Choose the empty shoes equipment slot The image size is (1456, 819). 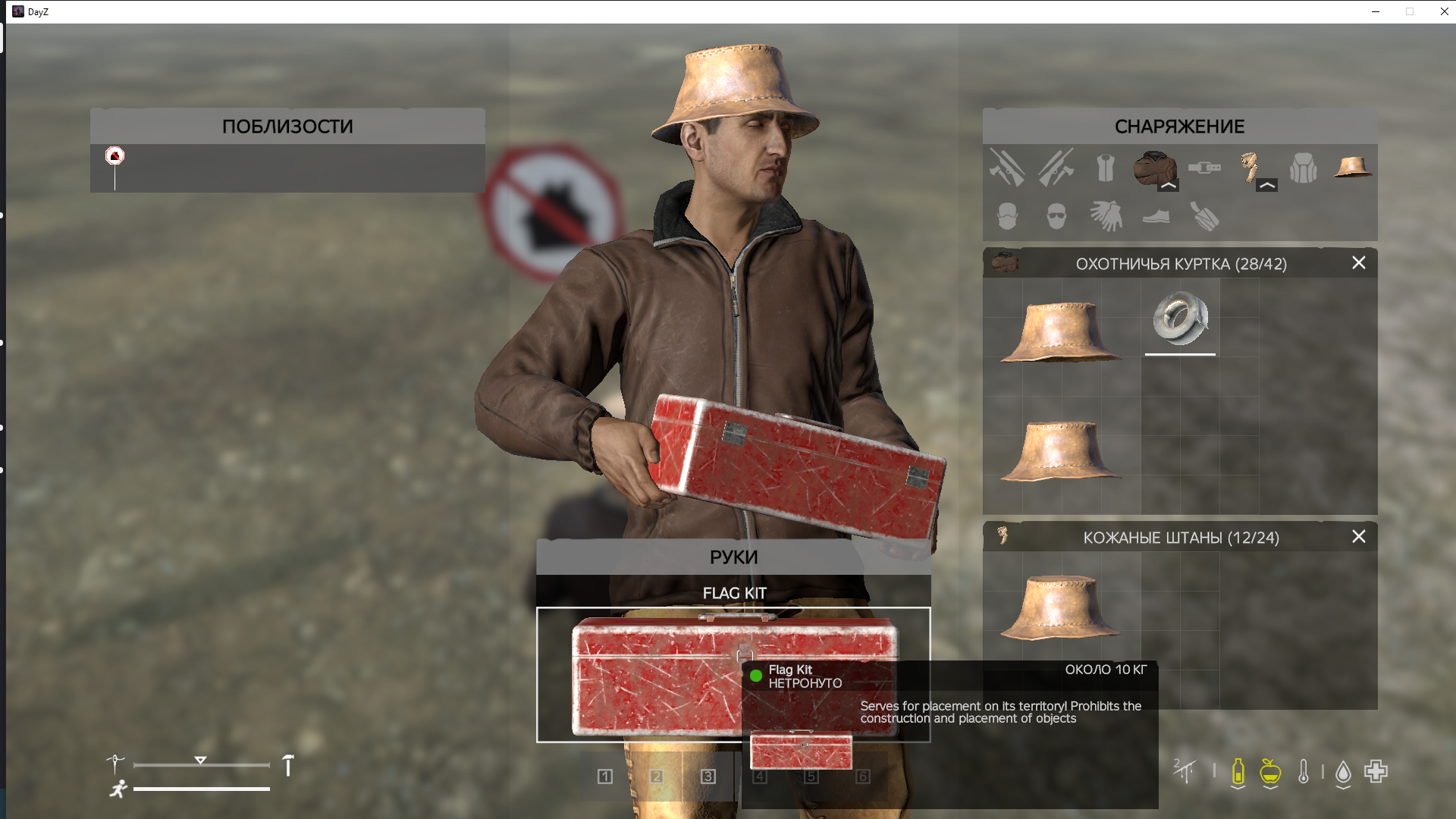(x=1156, y=217)
